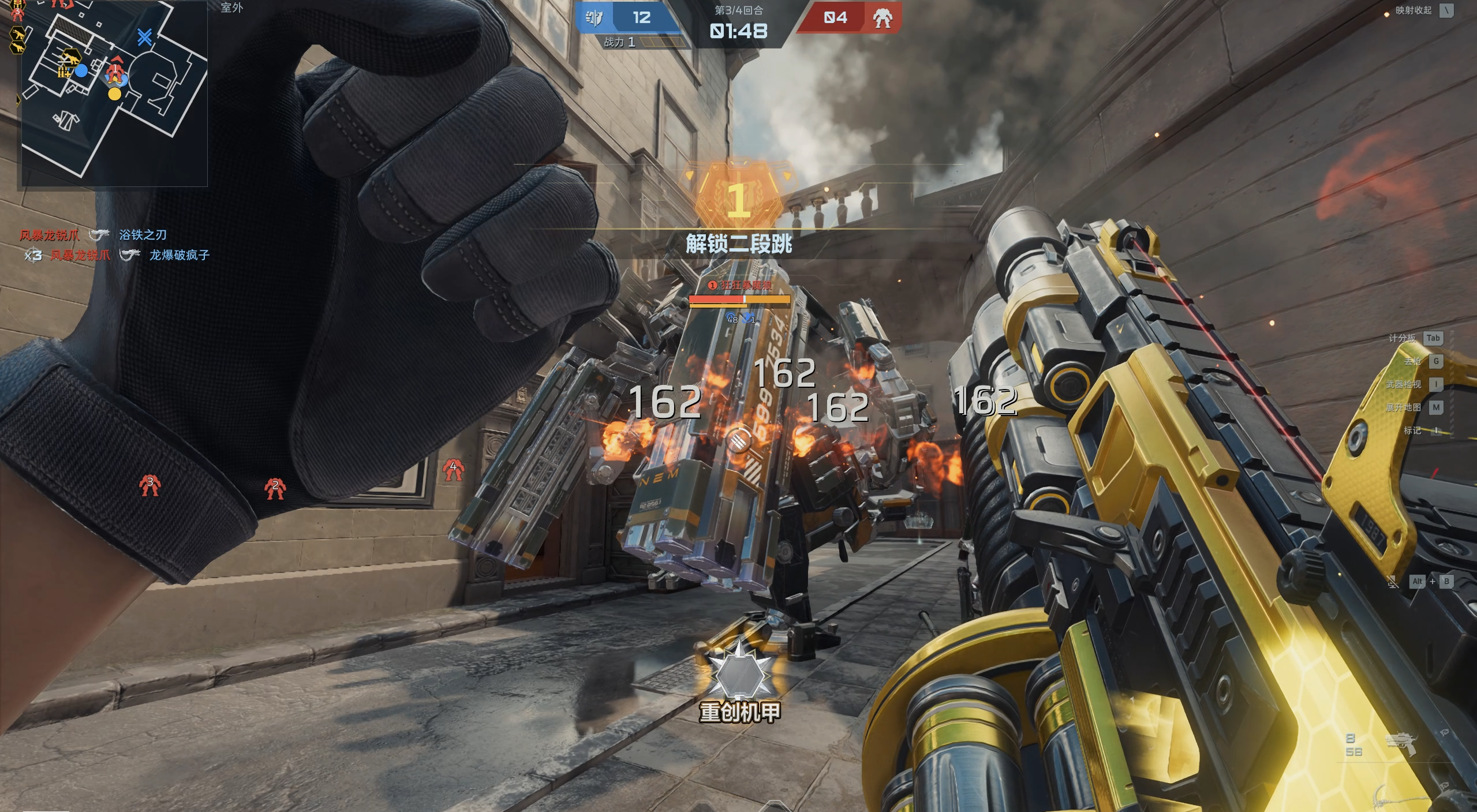This screenshot has width=1477, height=812.
Task: Select the blue X marker on minimap
Action: tap(144, 38)
